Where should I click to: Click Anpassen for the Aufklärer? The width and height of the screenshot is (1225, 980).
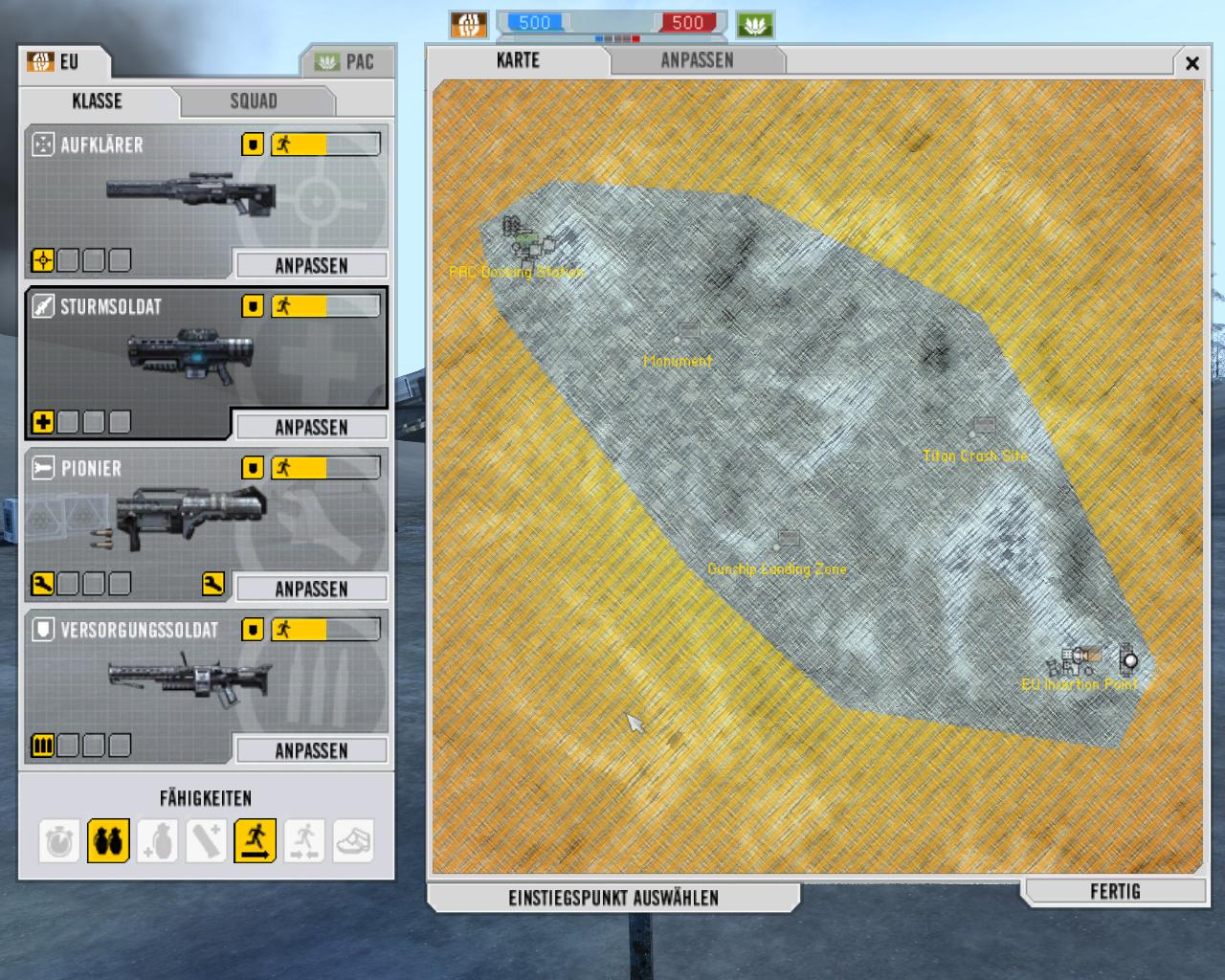[311, 265]
